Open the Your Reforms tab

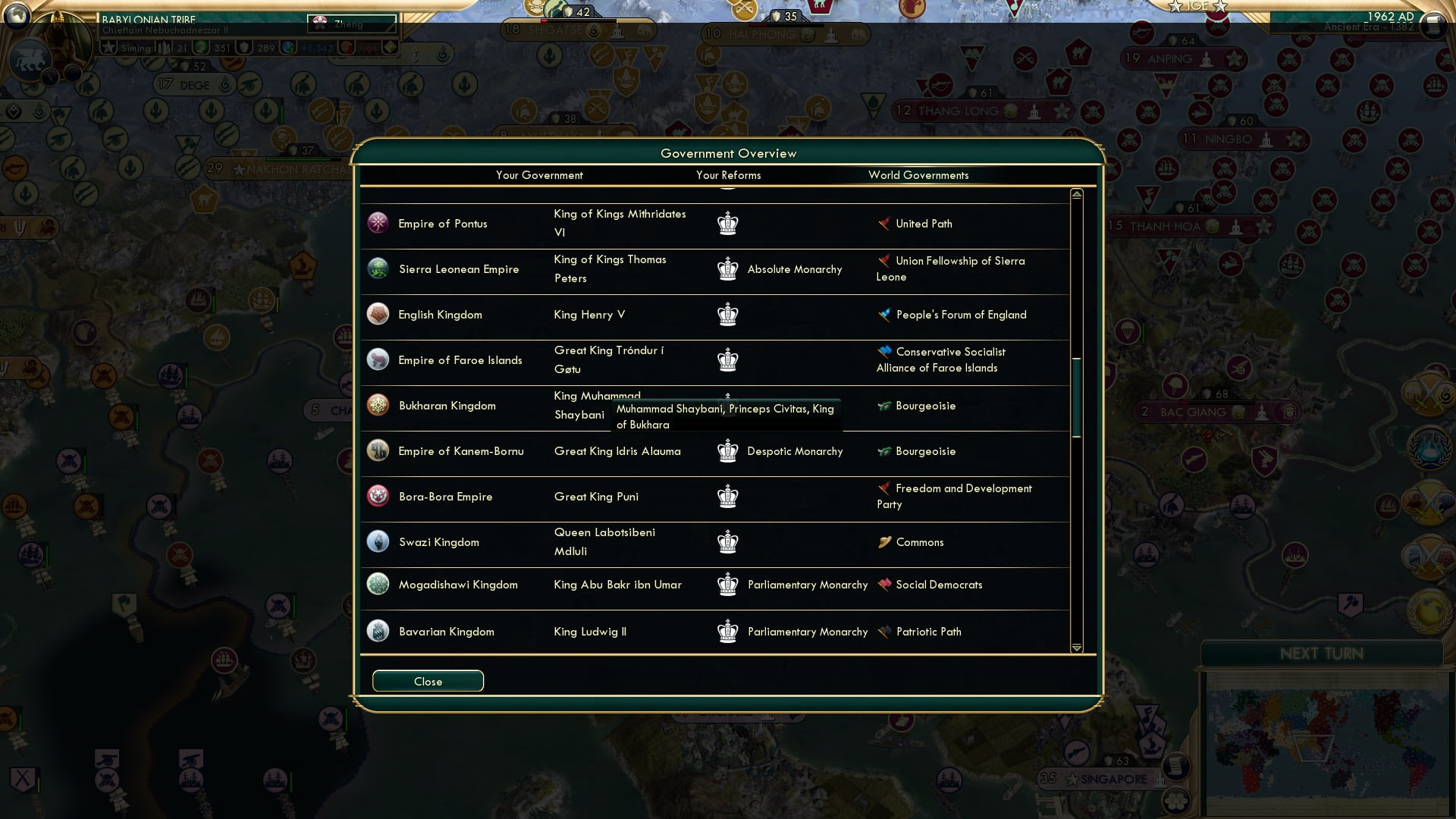(728, 175)
